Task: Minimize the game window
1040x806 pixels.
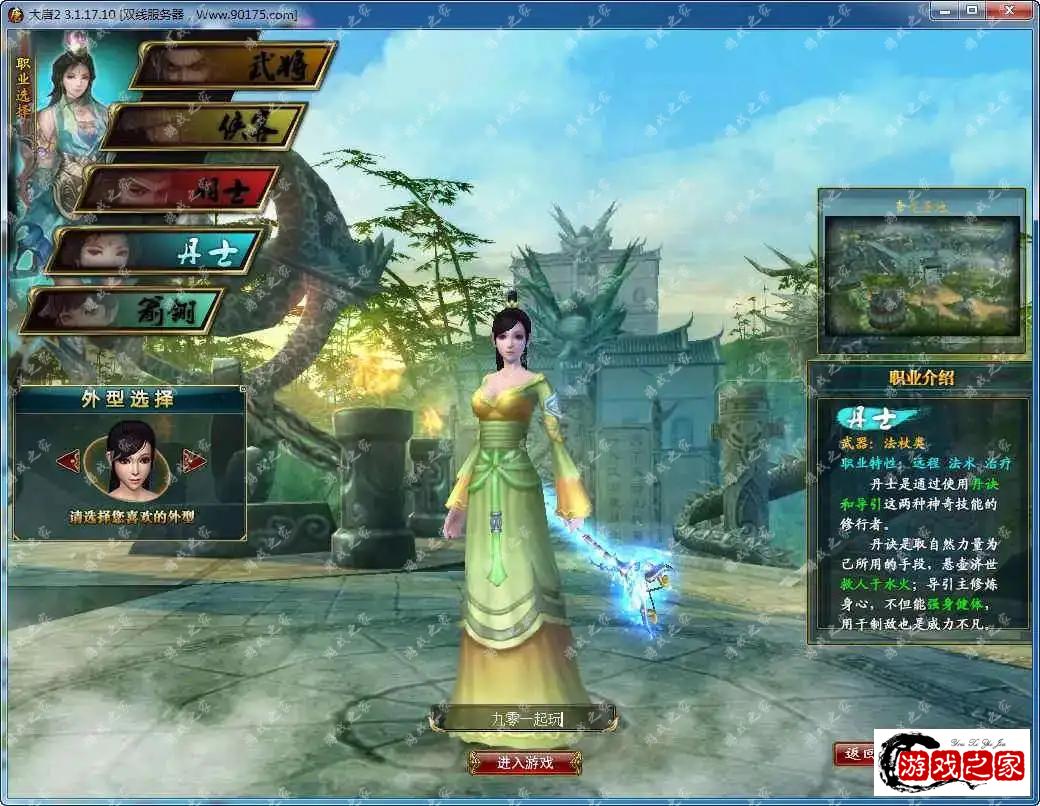Action: (944, 10)
